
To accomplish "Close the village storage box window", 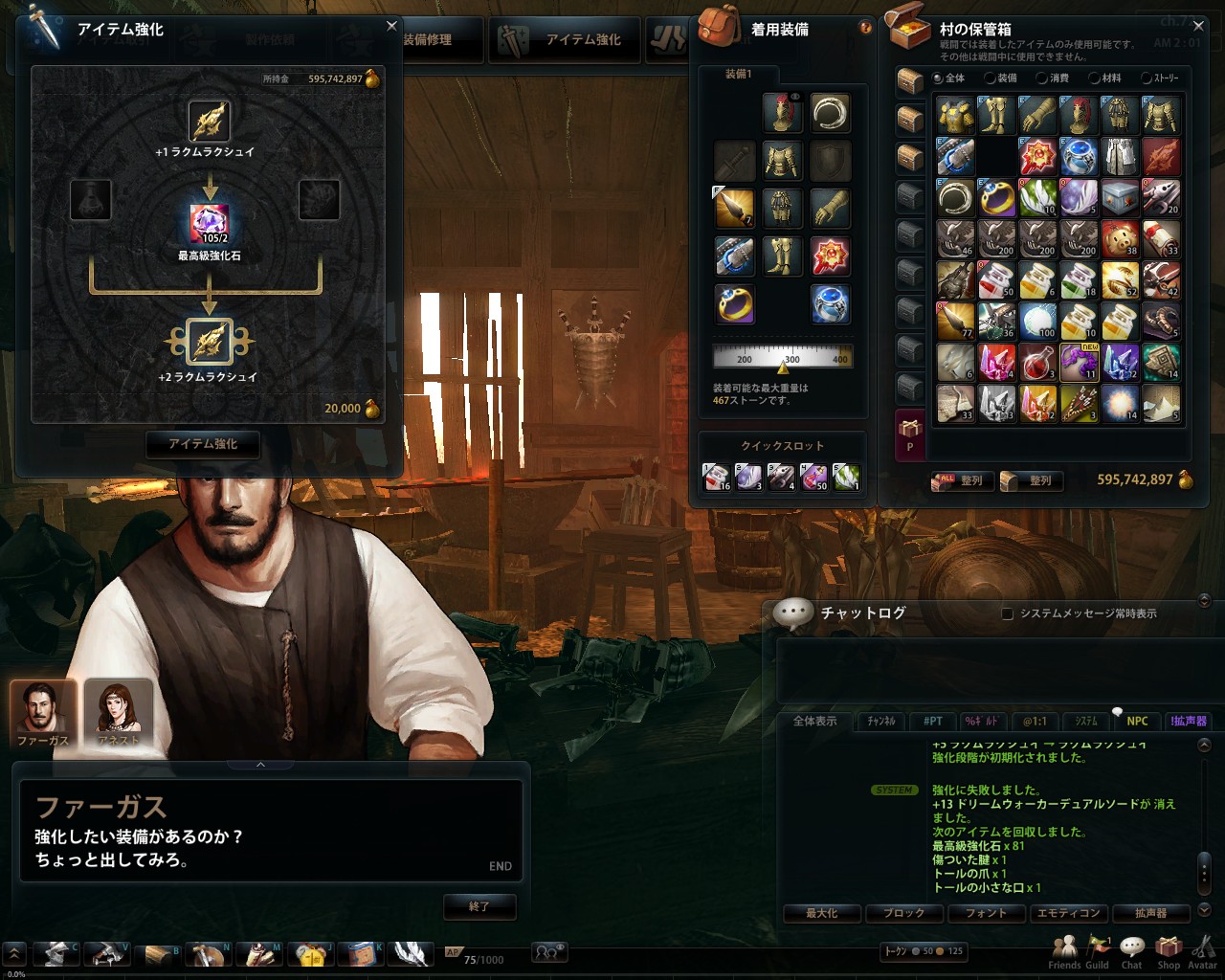I will [x=1198, y=27].
